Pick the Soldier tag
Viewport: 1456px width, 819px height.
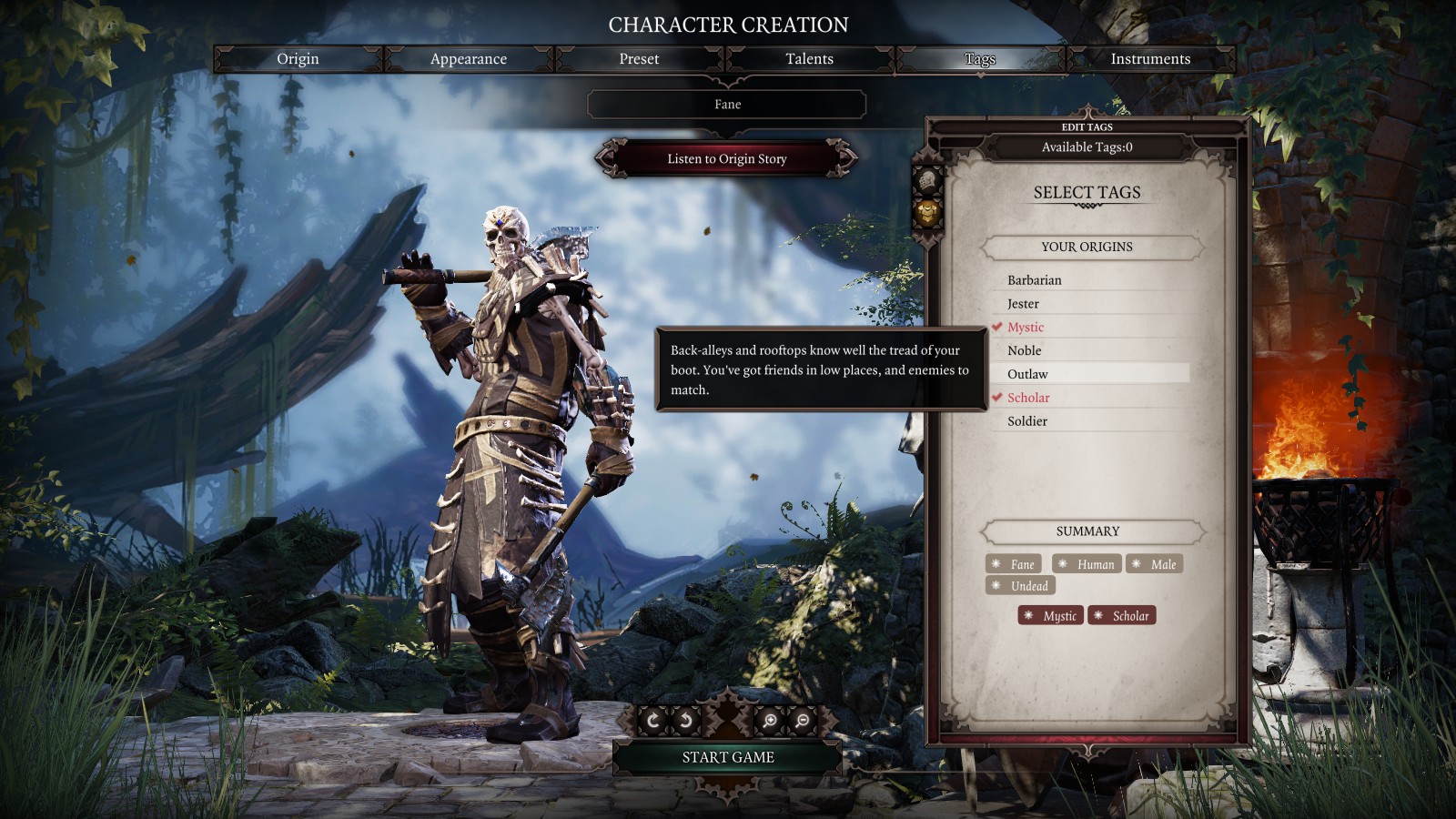1027,421
